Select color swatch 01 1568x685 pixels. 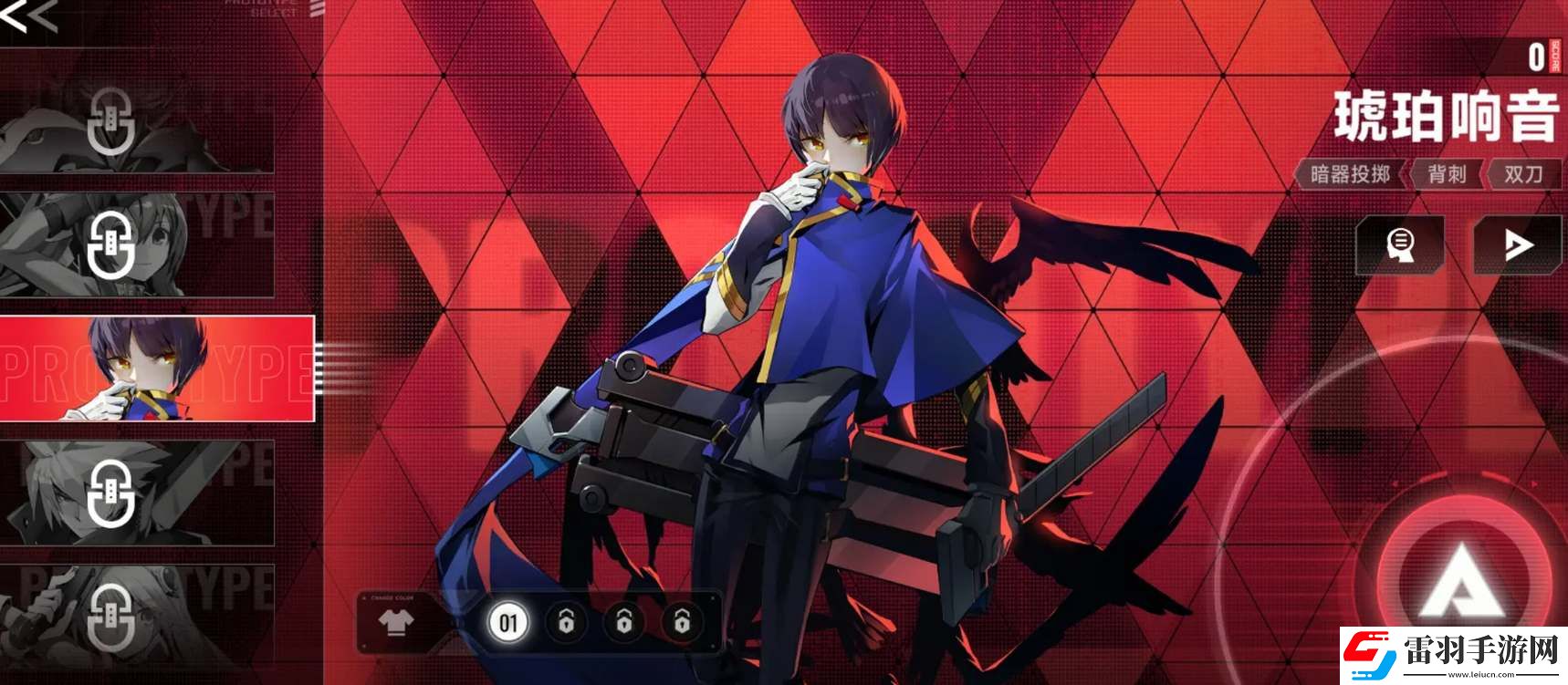click(510, 623)
